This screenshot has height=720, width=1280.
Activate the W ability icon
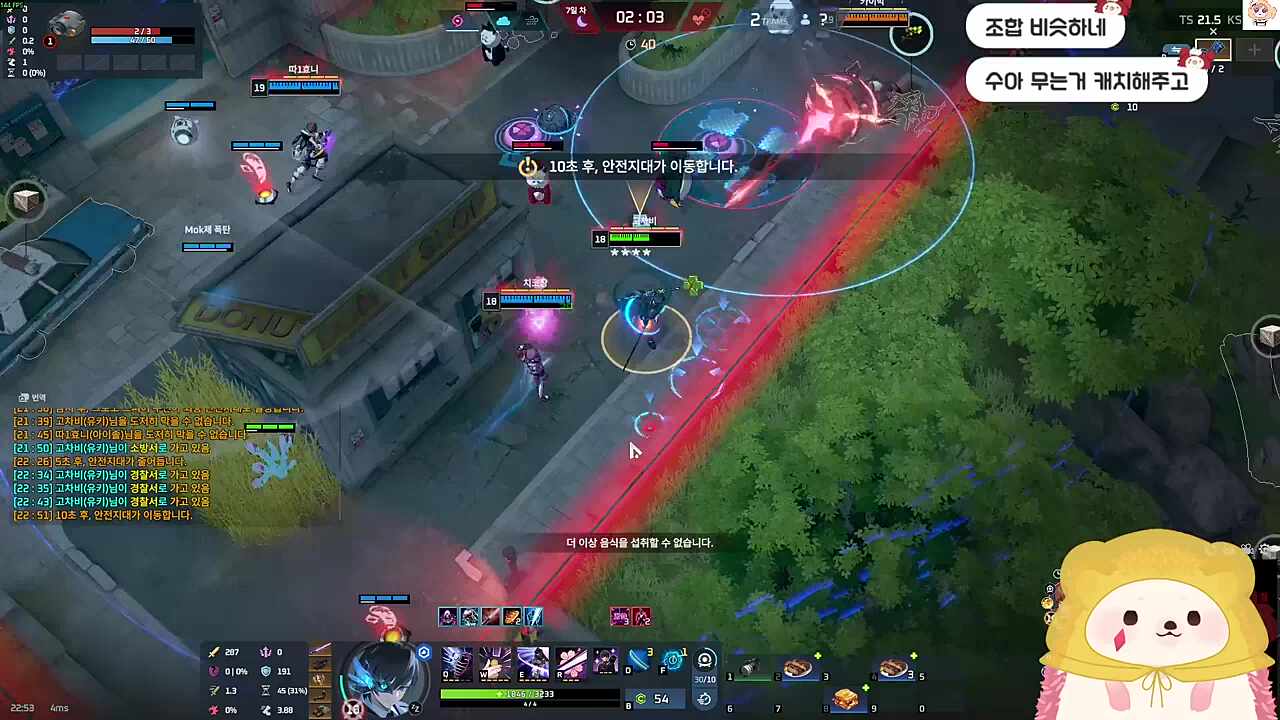pyautogui.click(x=495, y=661)
